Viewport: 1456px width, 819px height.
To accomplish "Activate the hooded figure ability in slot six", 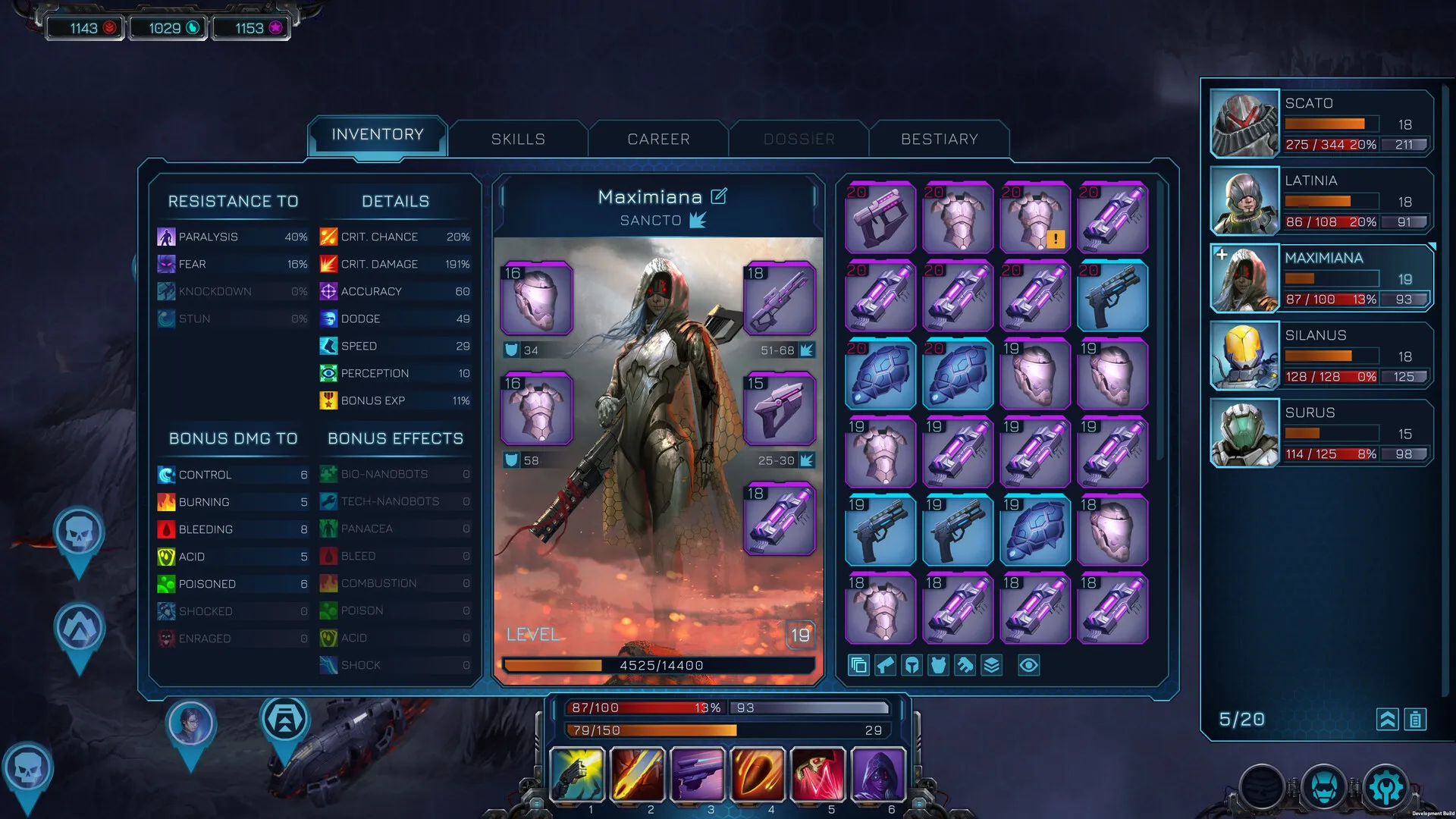I will (878, 774).
